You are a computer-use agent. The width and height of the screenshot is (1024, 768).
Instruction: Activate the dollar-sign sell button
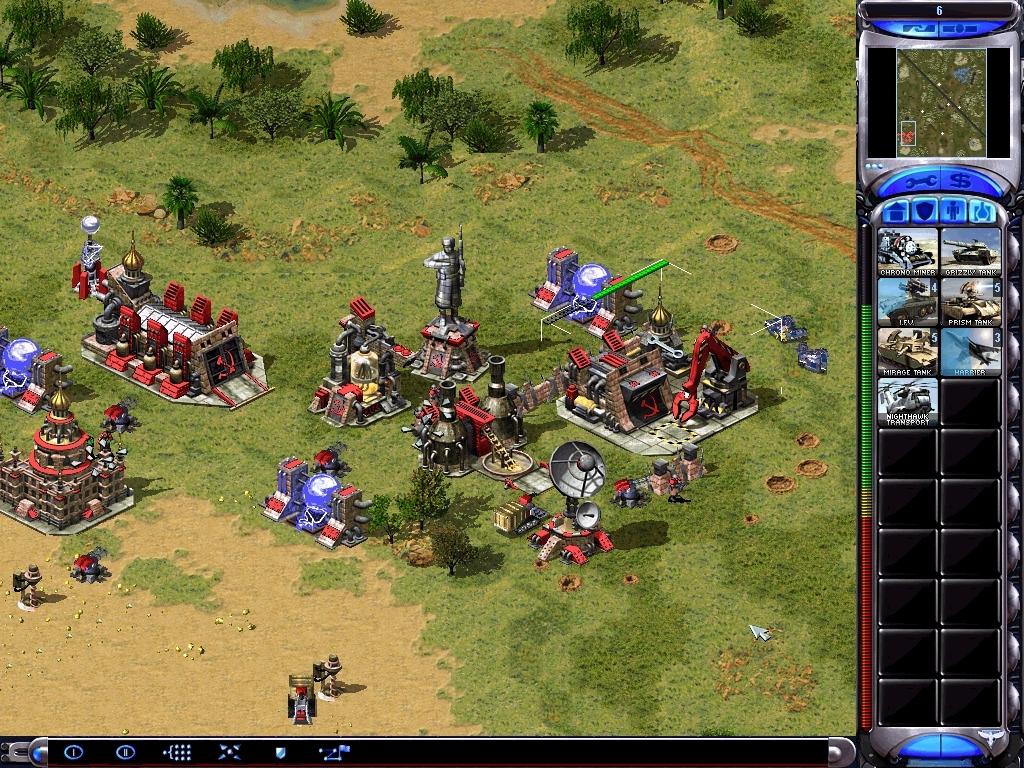961,181
